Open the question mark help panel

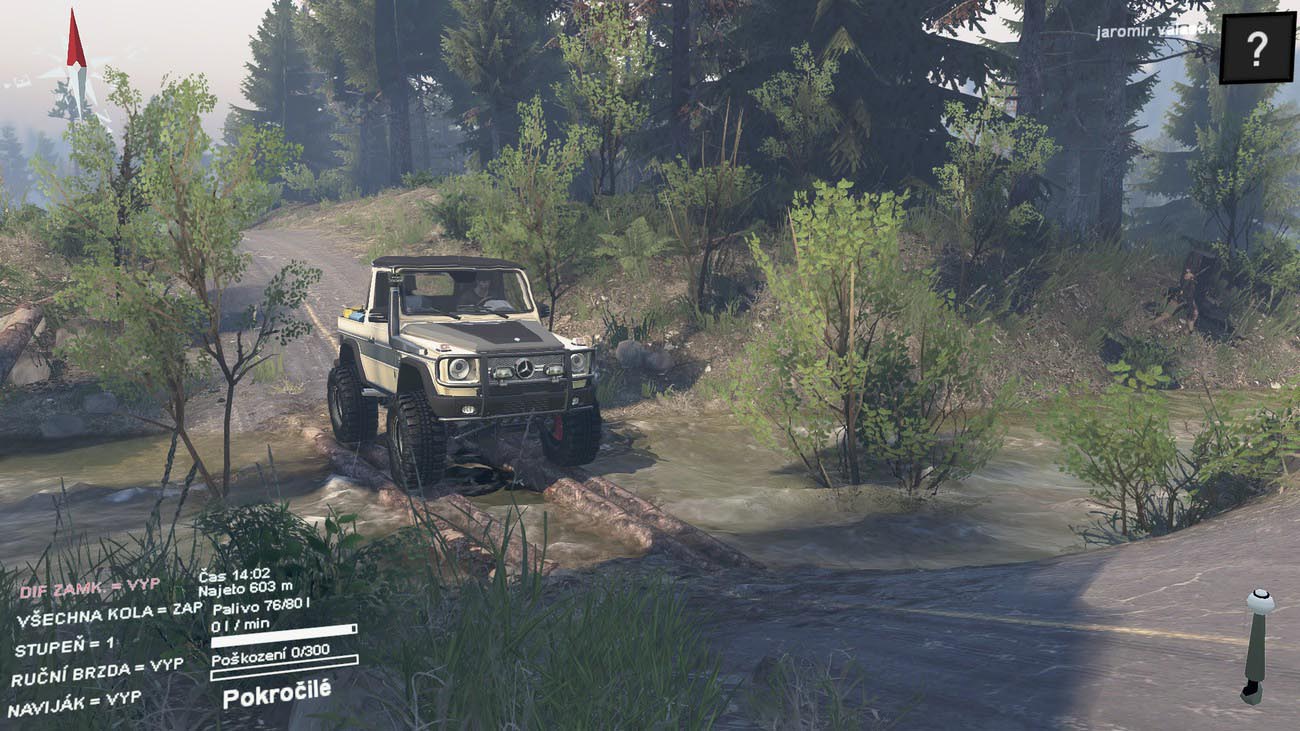(1257, 47)
